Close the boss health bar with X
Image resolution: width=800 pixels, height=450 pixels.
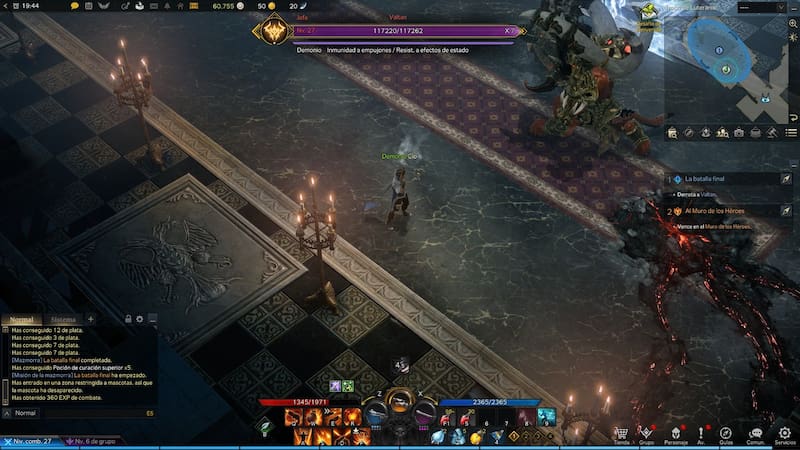[x=508, y=31]
